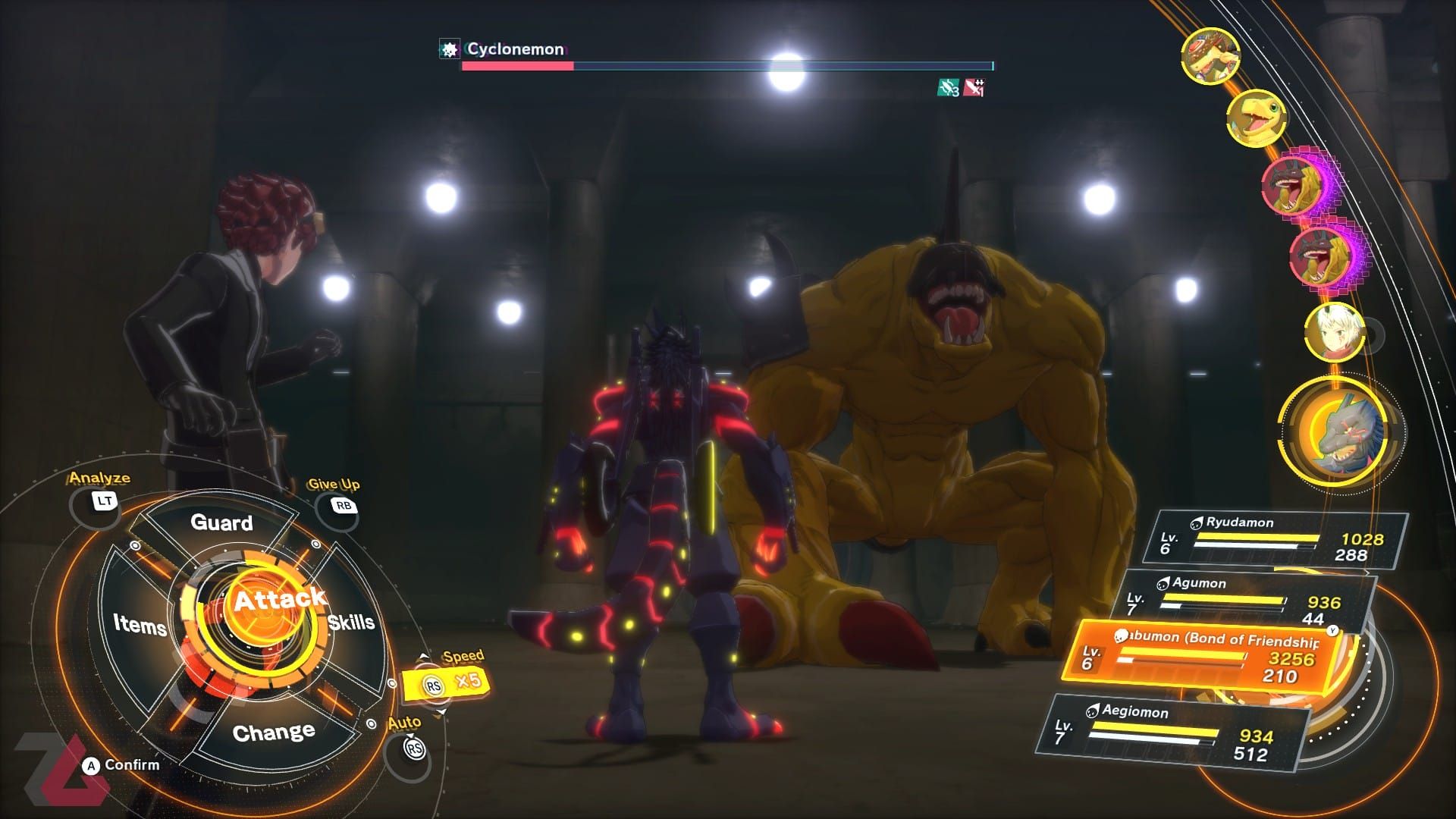Screen dimensions: 1456x819
Task: Open the Skills menu
Action: 351,623
